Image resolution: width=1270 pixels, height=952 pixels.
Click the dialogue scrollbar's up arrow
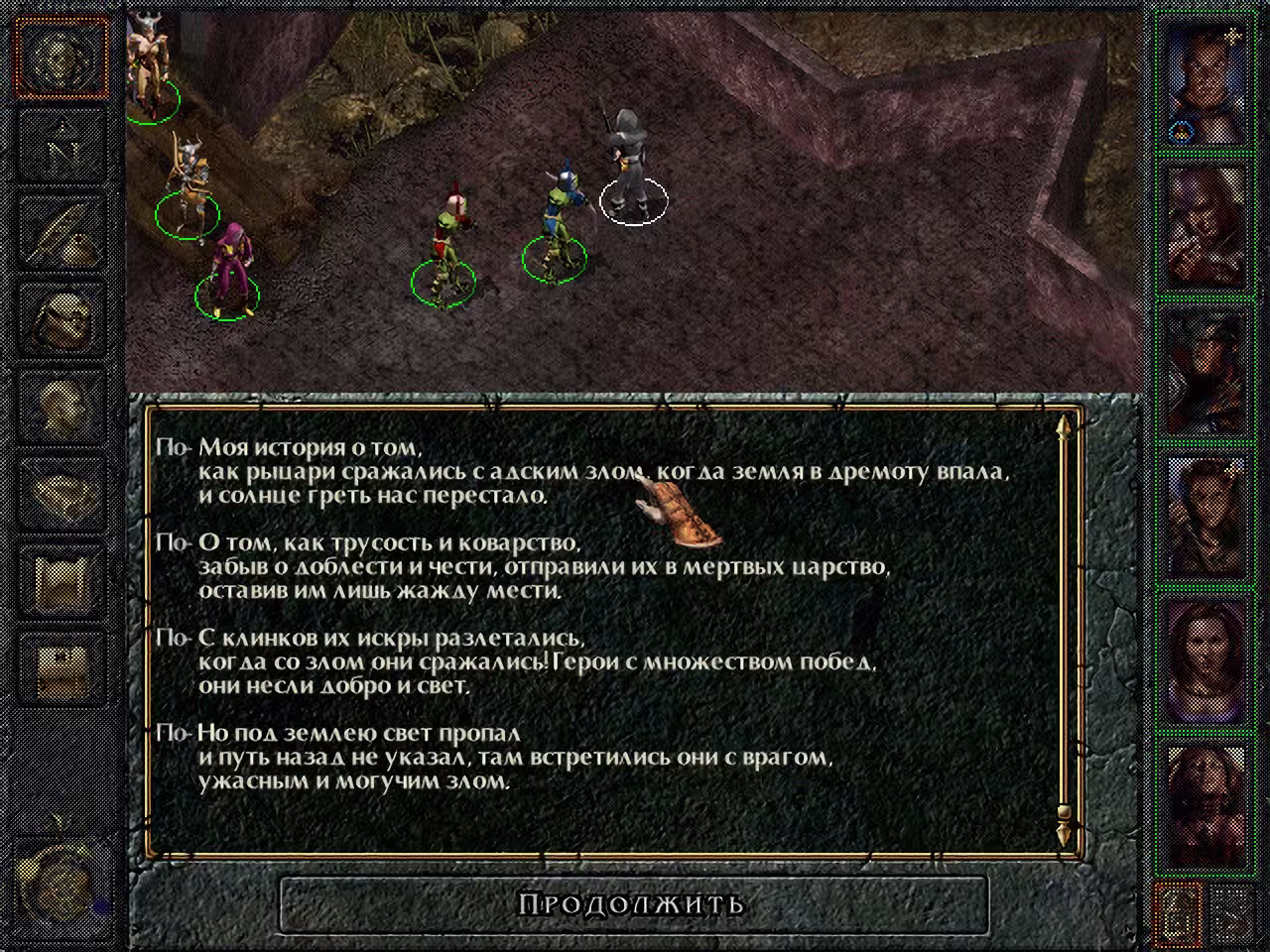coord(1064,428)
